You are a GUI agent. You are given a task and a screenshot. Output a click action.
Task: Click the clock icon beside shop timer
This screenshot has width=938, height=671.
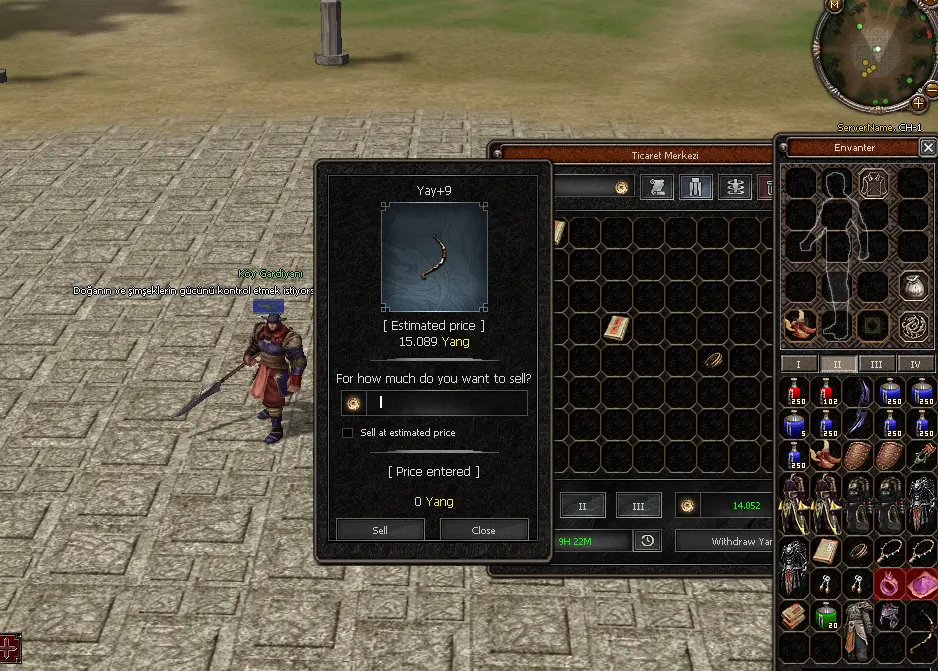pos(648,541)
